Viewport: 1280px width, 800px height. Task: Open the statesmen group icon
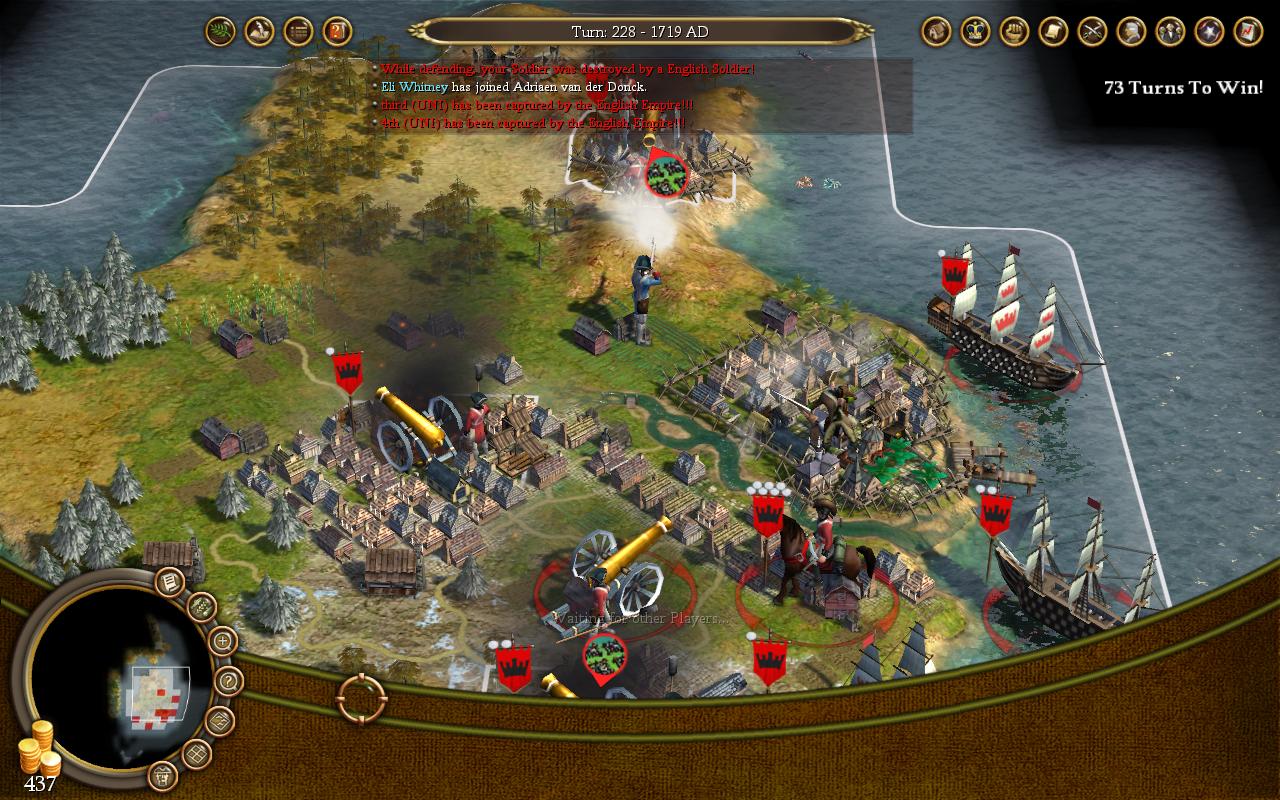(x=1170, y=32)
